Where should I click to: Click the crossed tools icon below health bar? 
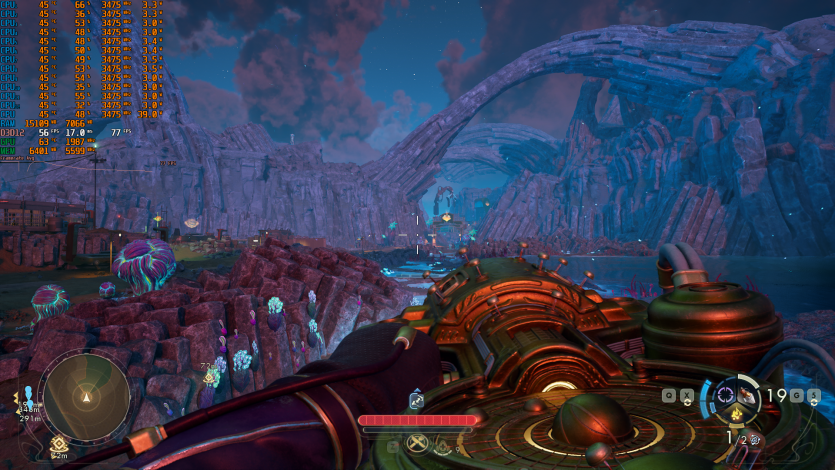coord(418,443)
